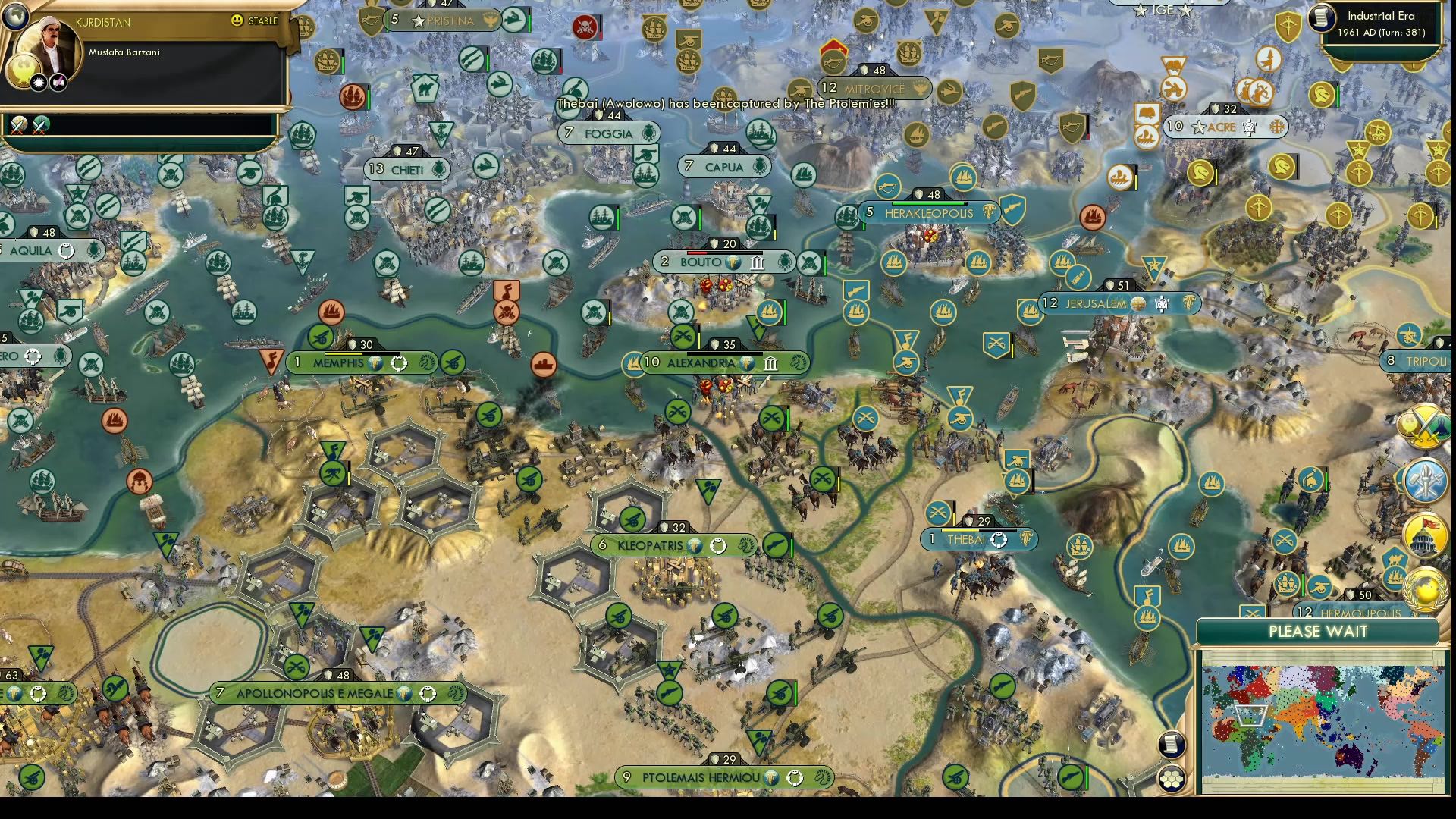The width and height of the screenshot is (1456, 819).
Task: Toggle Strategic View with the hexagon icon
Action: 1170,777
